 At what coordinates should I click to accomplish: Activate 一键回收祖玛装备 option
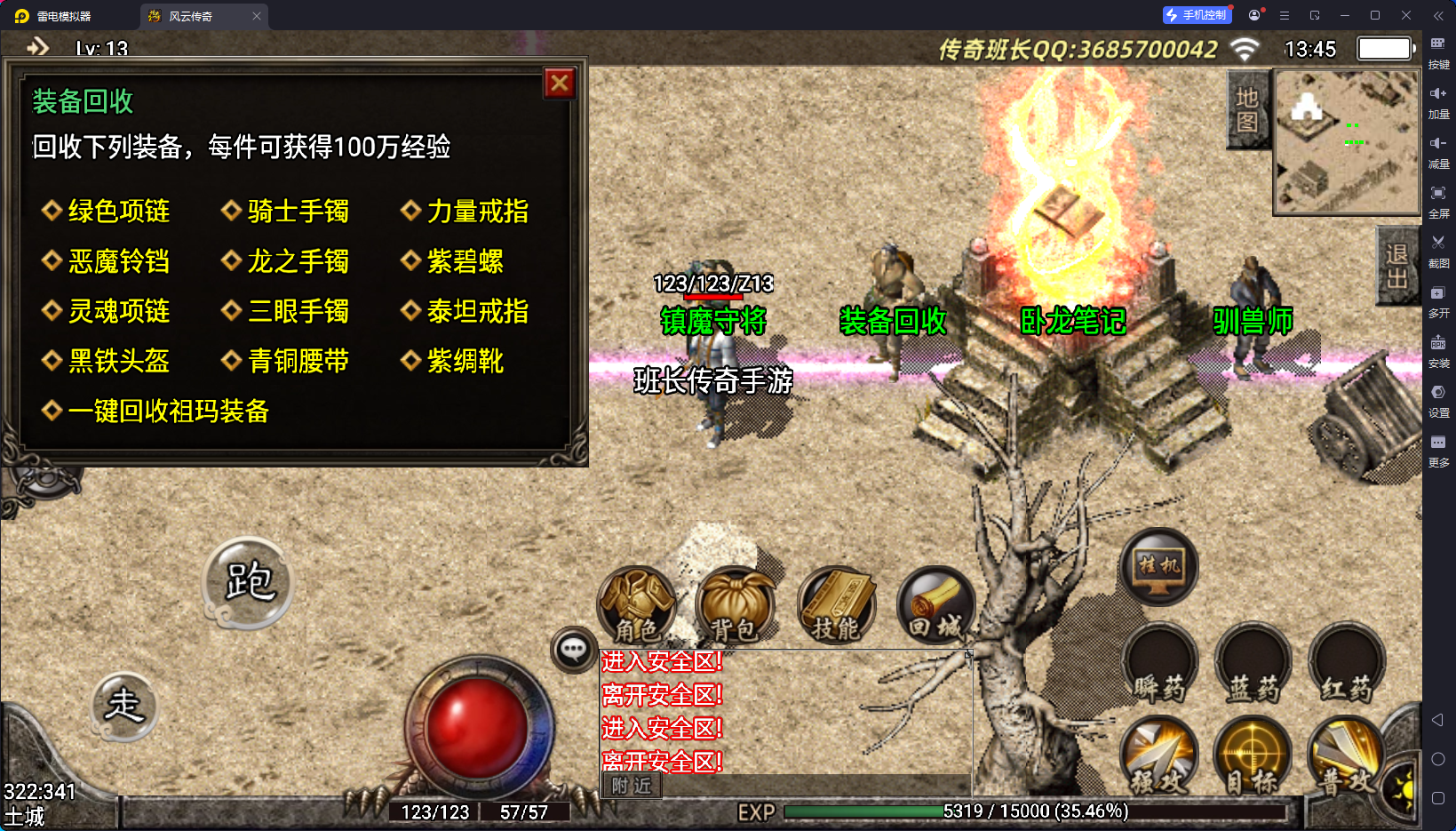coord(168,411)
